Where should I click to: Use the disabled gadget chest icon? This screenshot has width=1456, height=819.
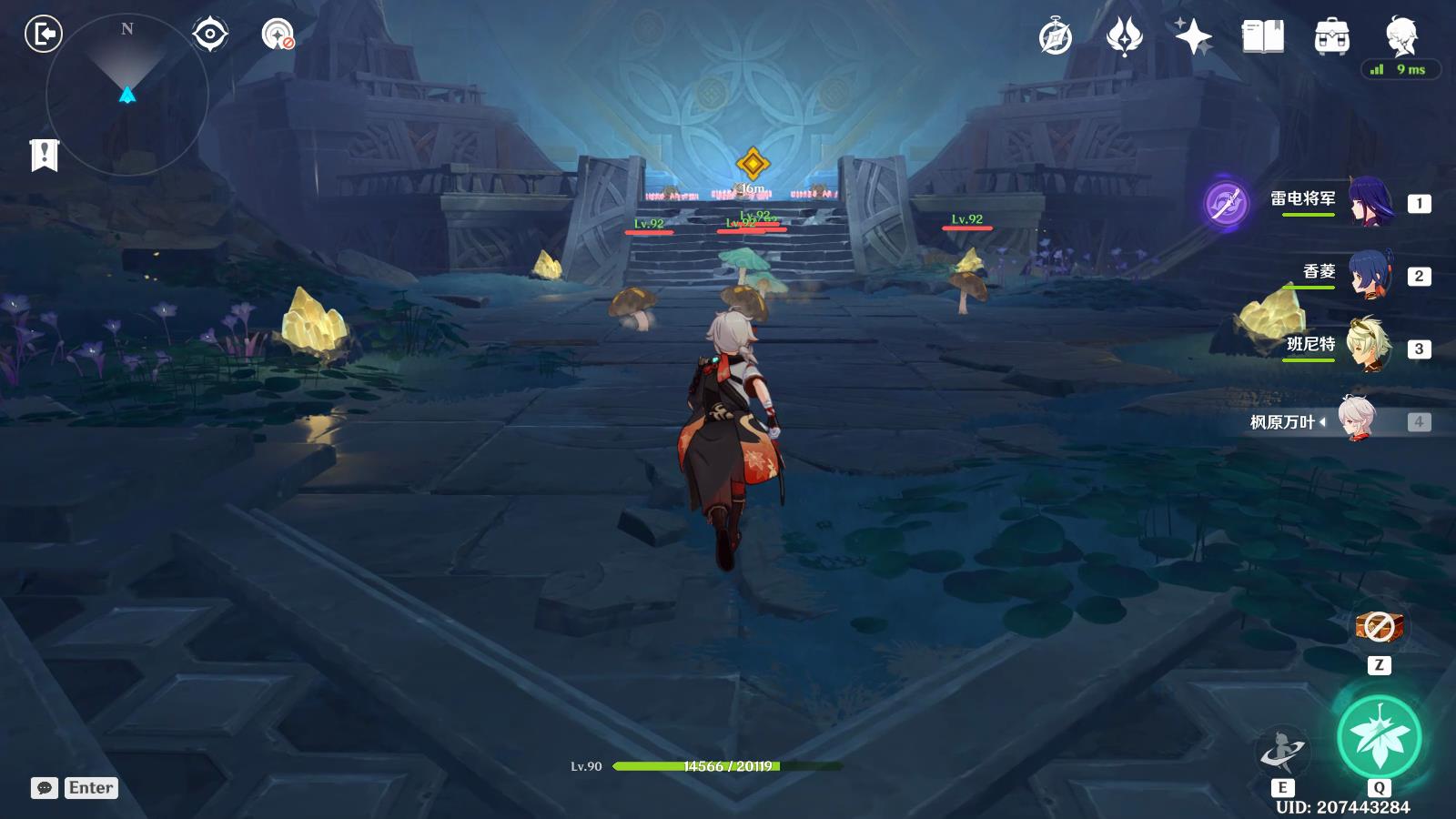coord(1379,627)
